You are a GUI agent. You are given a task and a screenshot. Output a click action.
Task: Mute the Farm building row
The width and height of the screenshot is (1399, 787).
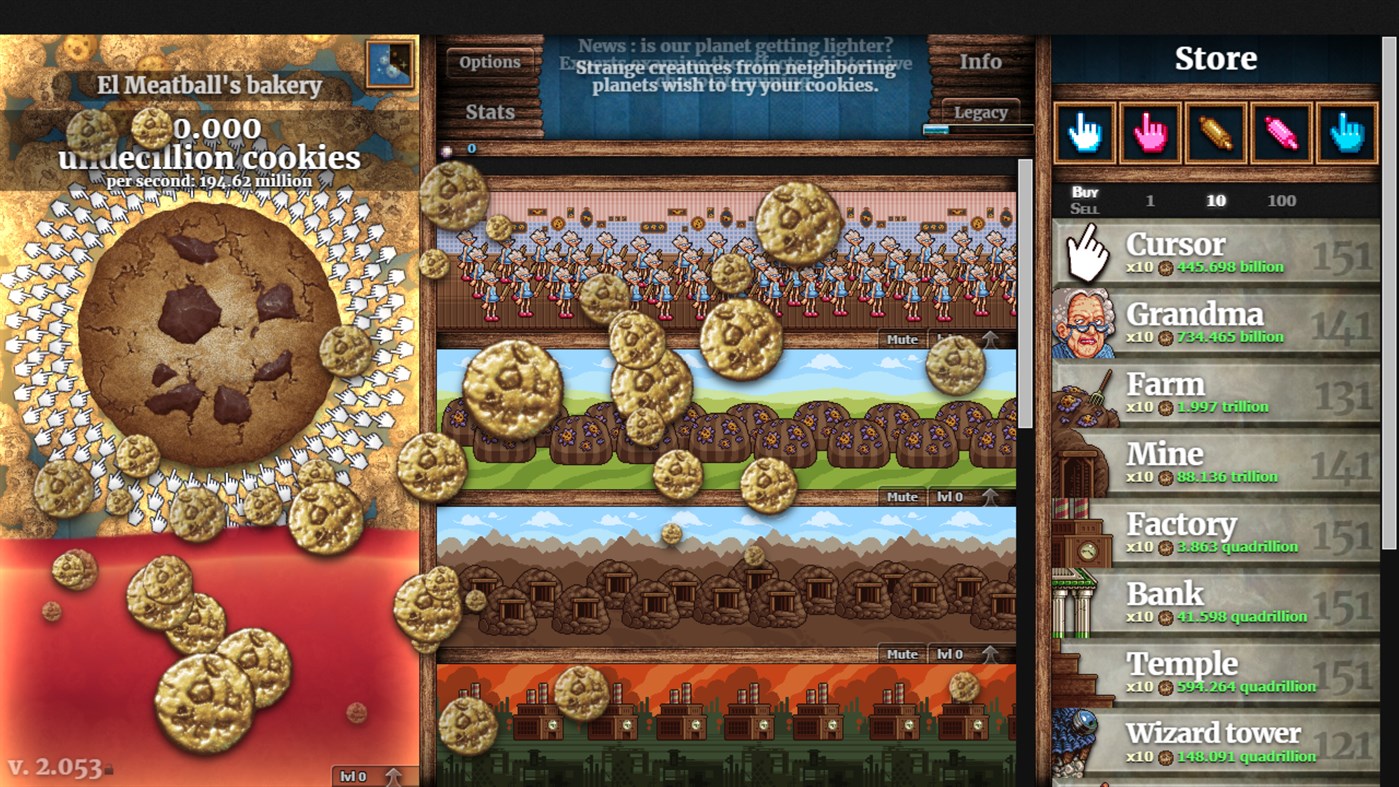(901, 496)
